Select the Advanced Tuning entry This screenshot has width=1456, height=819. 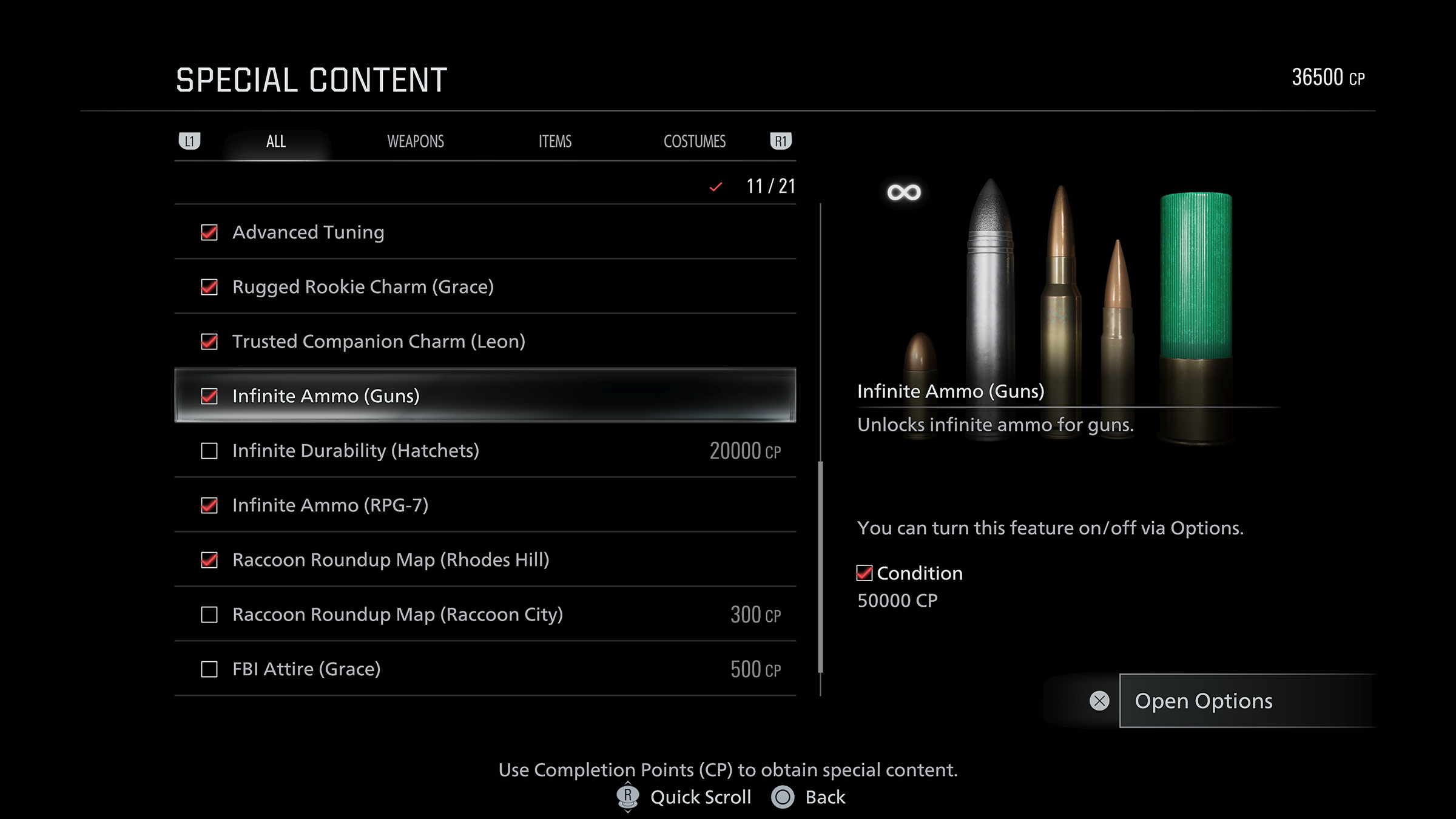(x=308, y=232)
